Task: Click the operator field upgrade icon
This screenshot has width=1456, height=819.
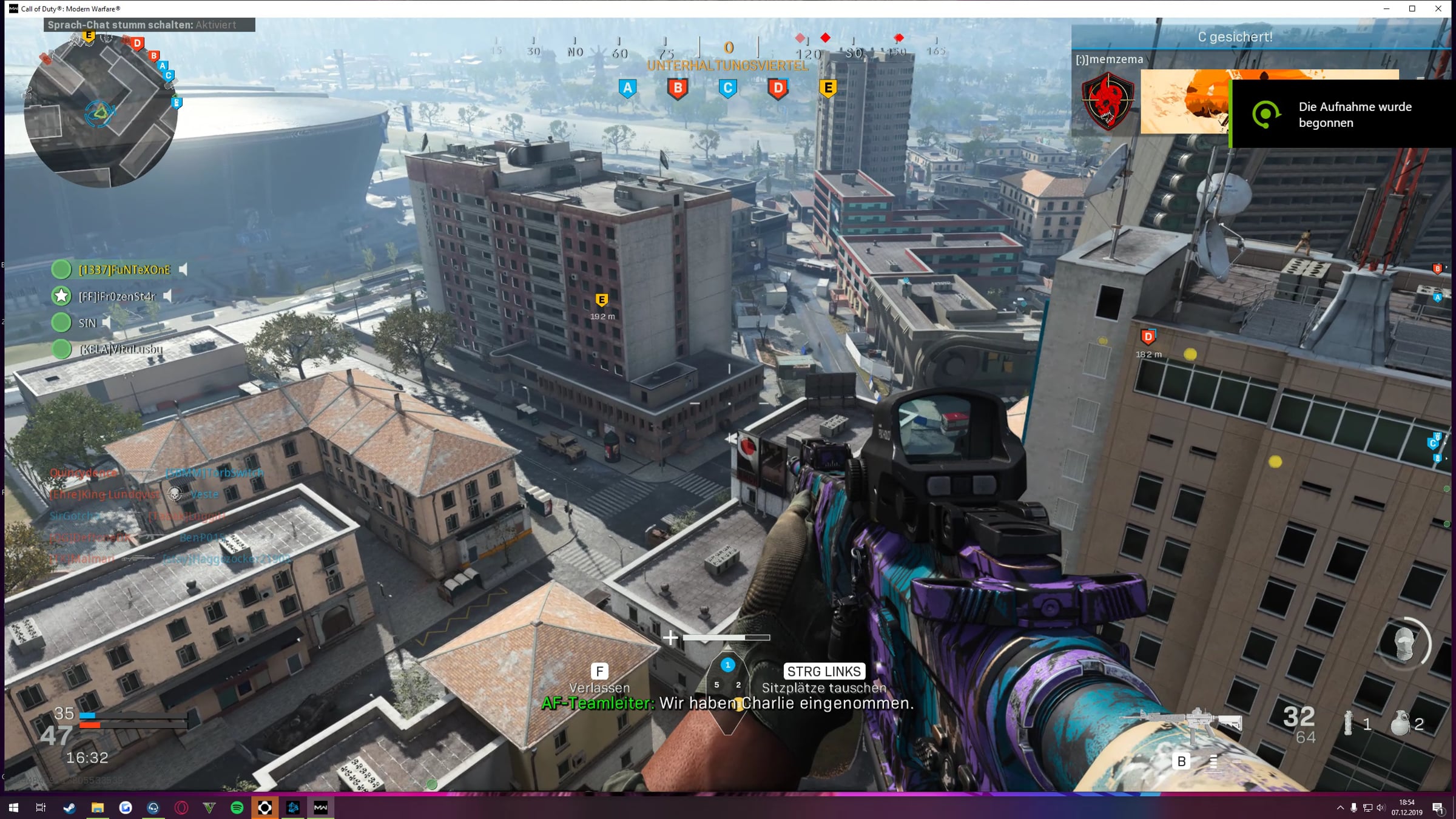Action: point(1404,644)
